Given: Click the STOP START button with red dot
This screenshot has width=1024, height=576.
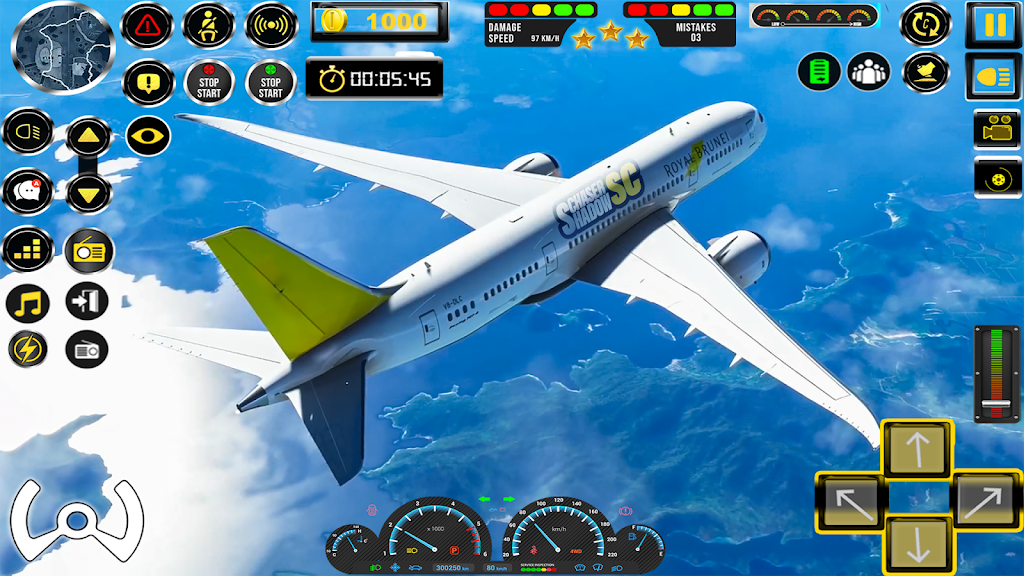Looking at the screenshot, I should pos(209,82).
